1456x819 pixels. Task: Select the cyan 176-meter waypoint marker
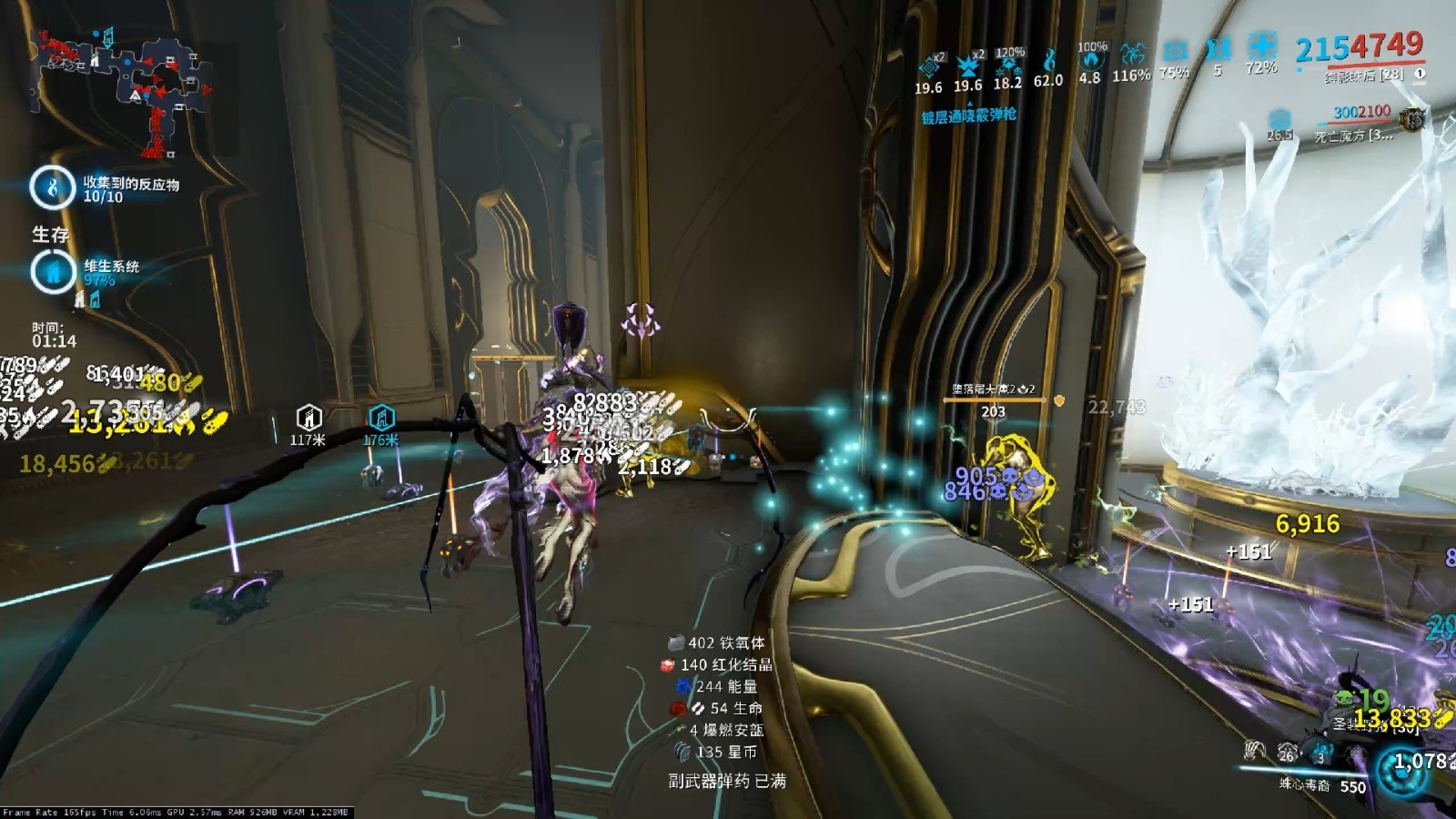(x=381, y=418)
